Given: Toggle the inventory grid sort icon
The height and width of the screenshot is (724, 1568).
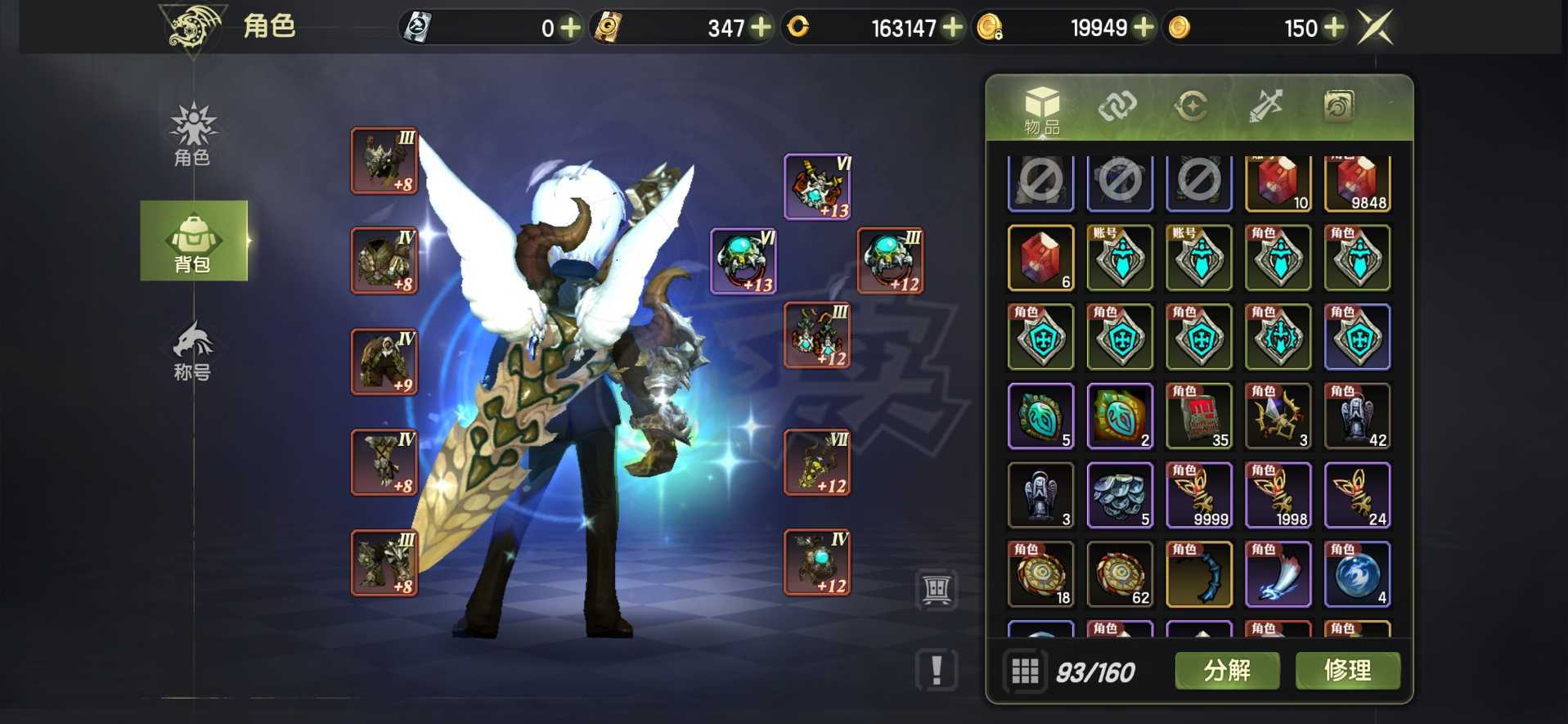Looking at the screenshot, I should (x=1025, y=672).
